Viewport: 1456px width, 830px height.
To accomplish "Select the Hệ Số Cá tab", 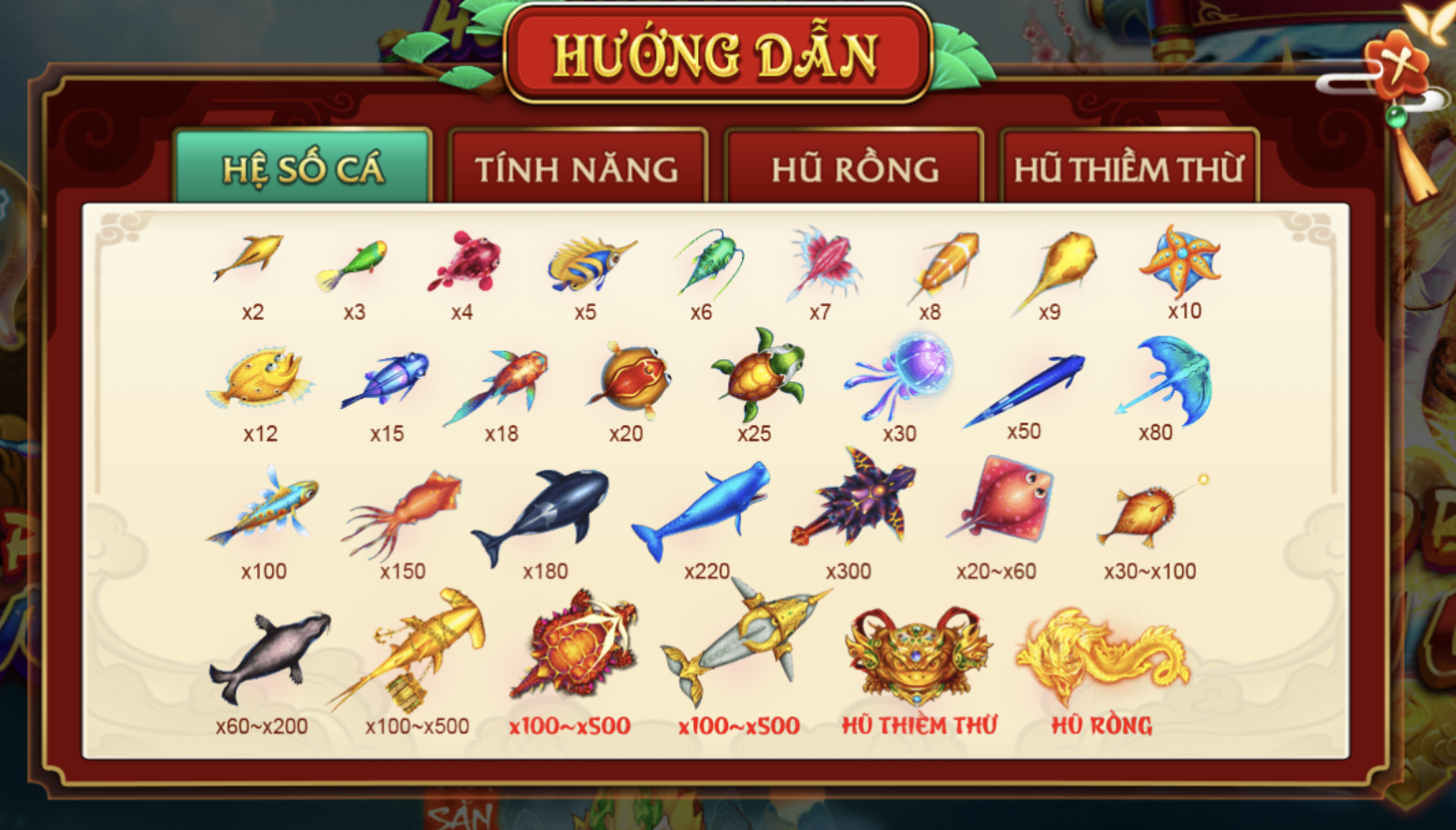I will [x=300, y=169].
